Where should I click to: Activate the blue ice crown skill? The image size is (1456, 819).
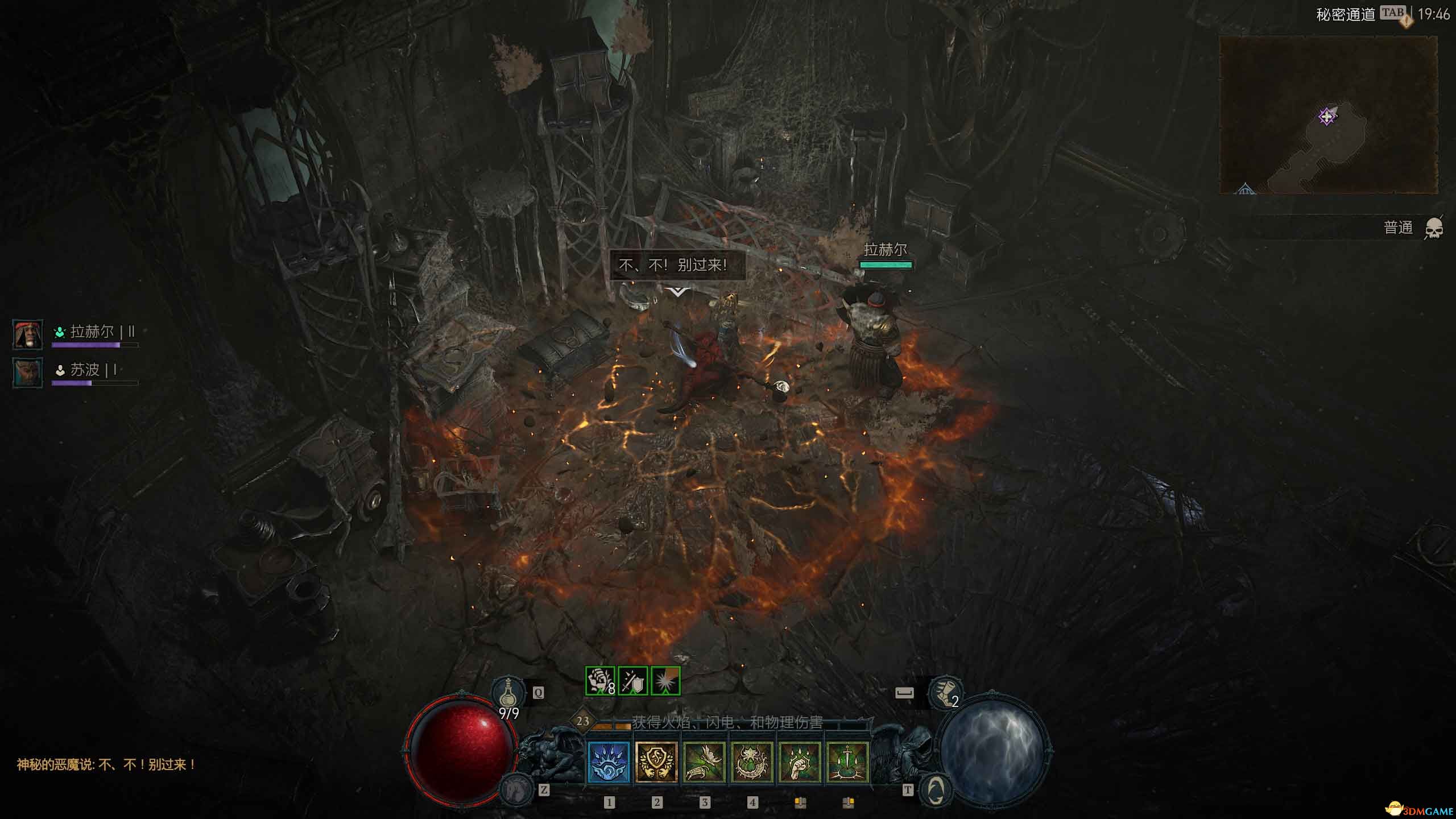[x=609, y=762]
